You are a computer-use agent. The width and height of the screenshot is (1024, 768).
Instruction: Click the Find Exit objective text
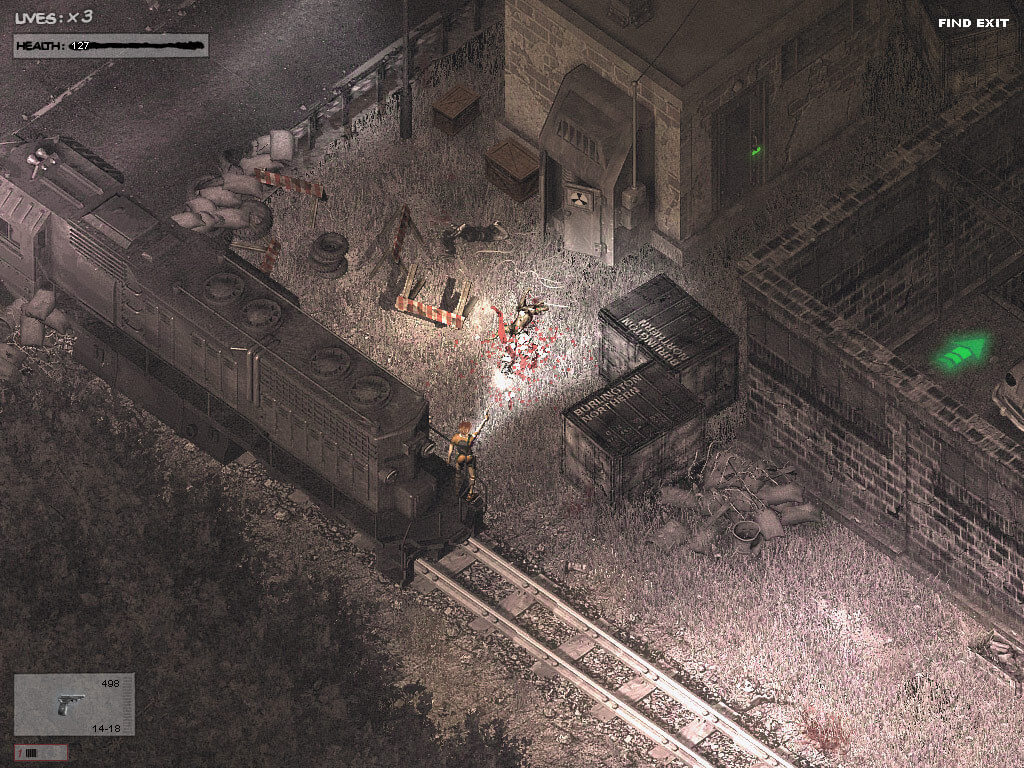coord(973,23)
